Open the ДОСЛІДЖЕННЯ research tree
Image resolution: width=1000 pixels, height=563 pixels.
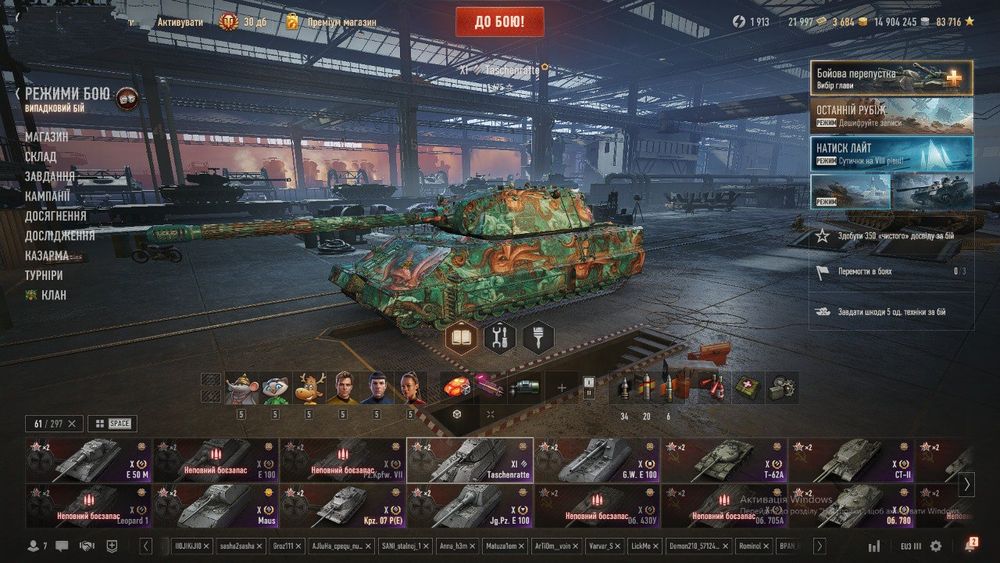(x=60, y=236)
